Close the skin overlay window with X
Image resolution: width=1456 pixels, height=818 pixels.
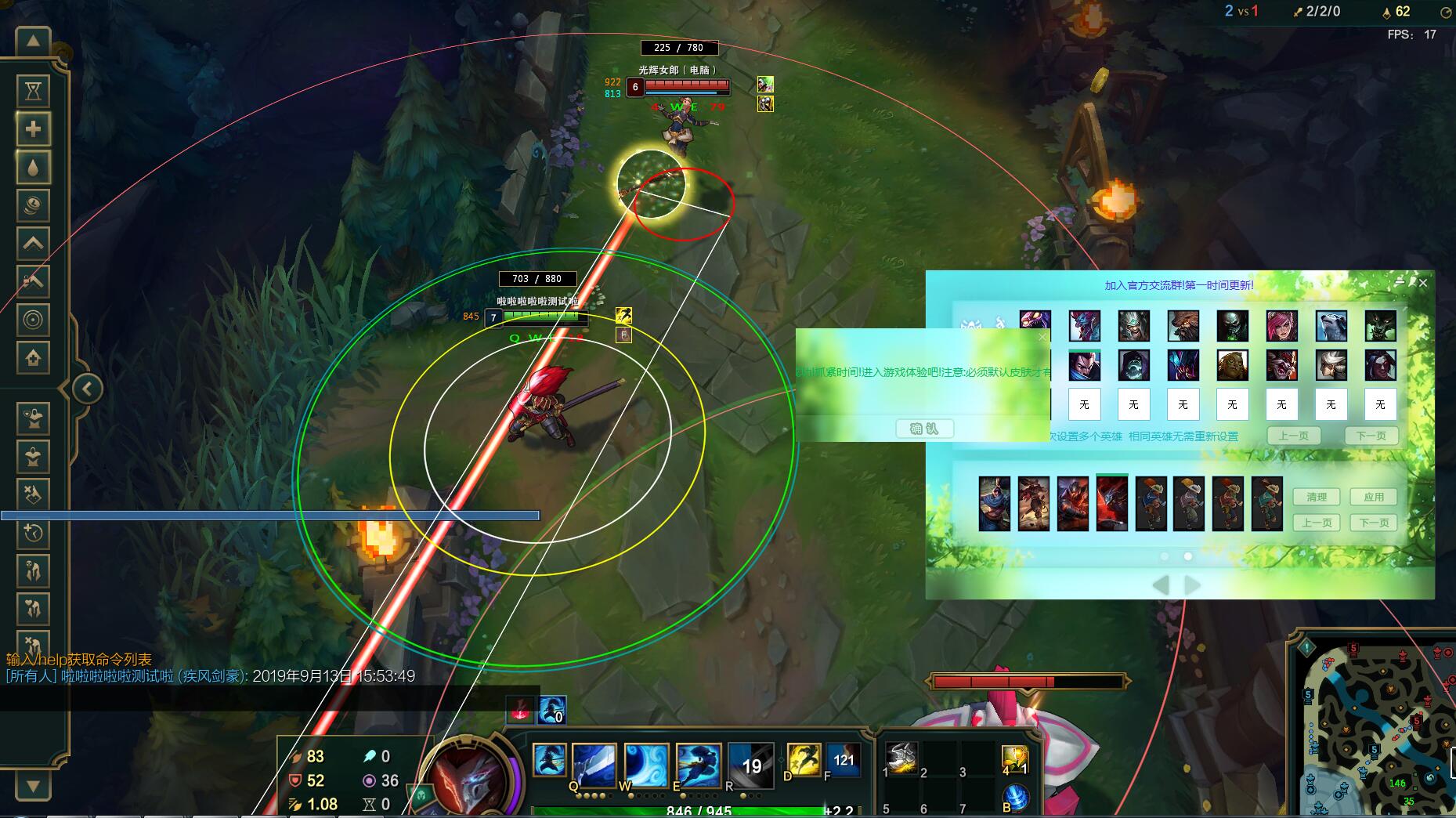point(1423,282)
